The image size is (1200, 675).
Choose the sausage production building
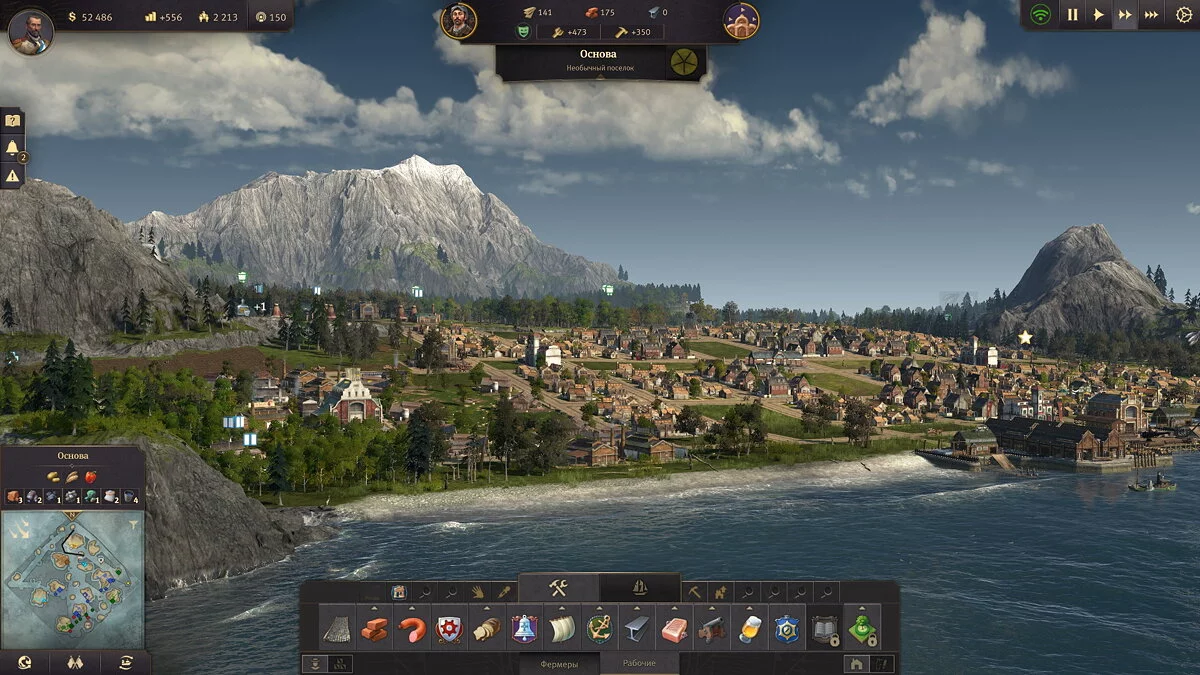click(412, 629)
